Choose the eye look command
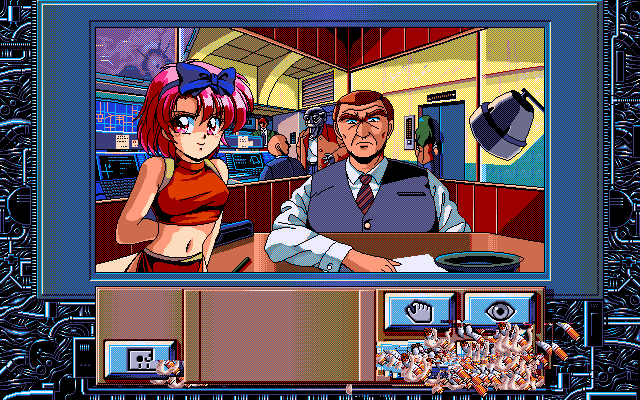 coord(499,310)
